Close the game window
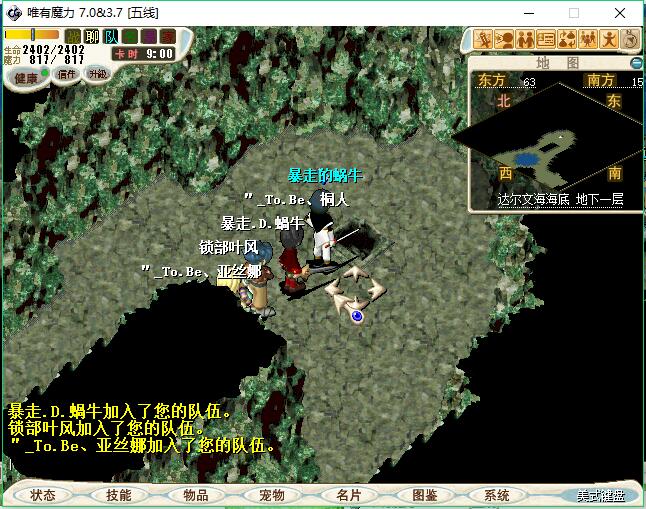Screen dimensions: 646x509 coord(620,14)
